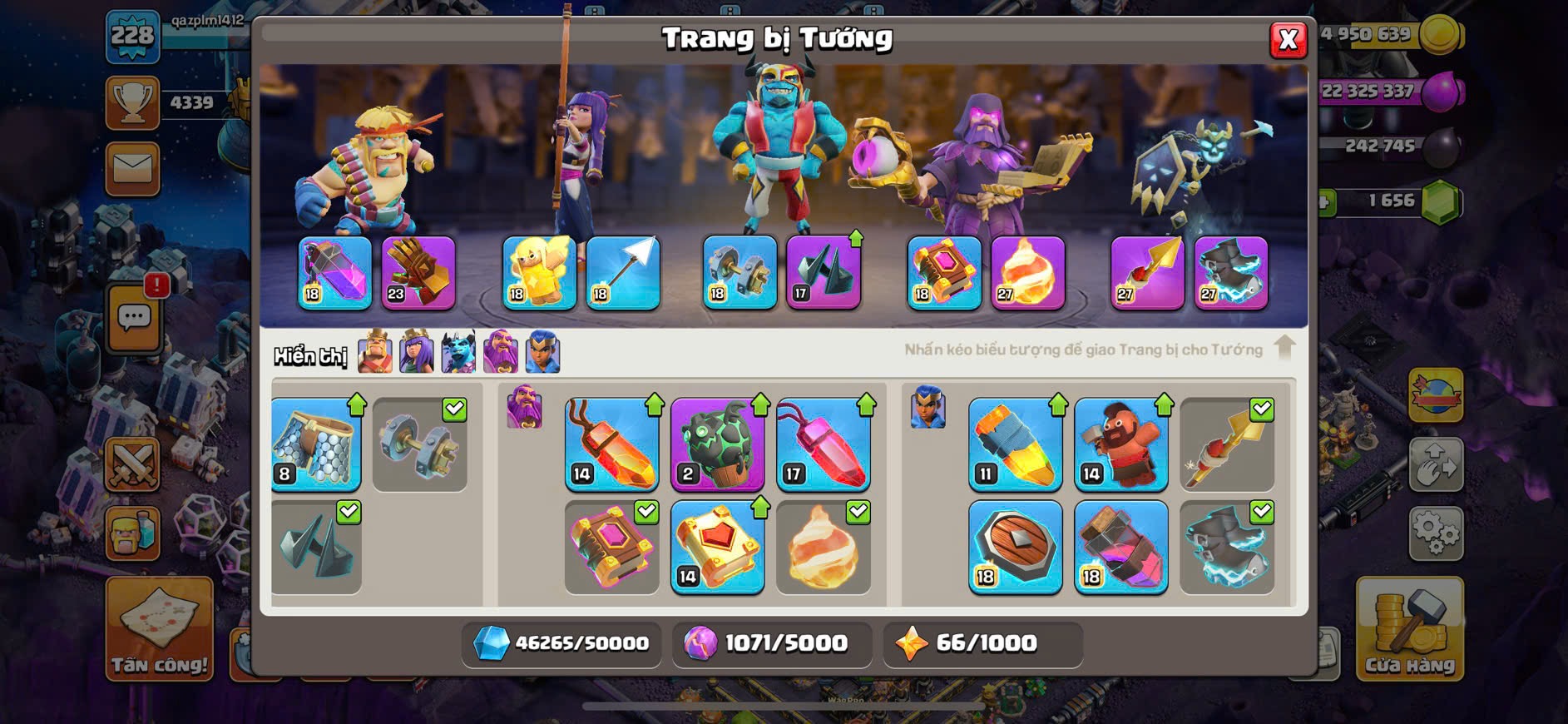Open the Cửa Hàng shop
1568x724 pixels.
coord(1409,630)
